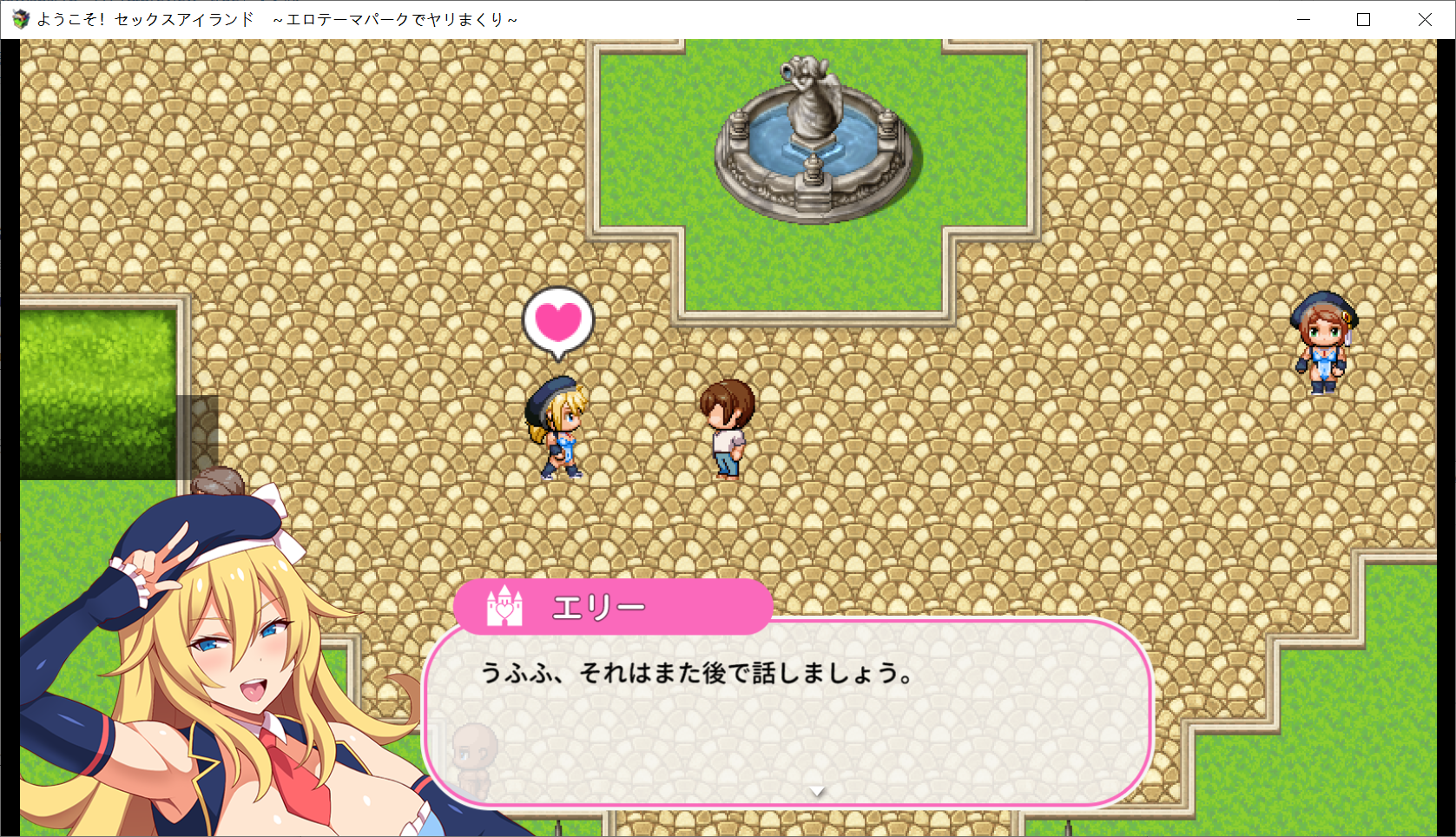Screen dimensions: 1456x837
Task: Minimize the game window
Action: point(1303,19)
